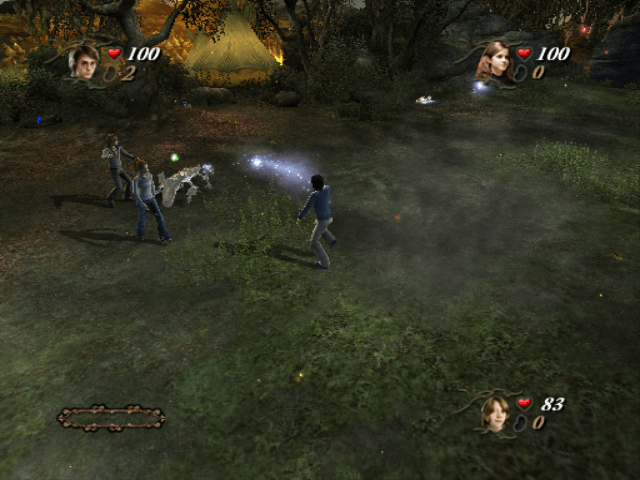
Task: Click the ornate empty frame gauge
Action: pos(111,417)
